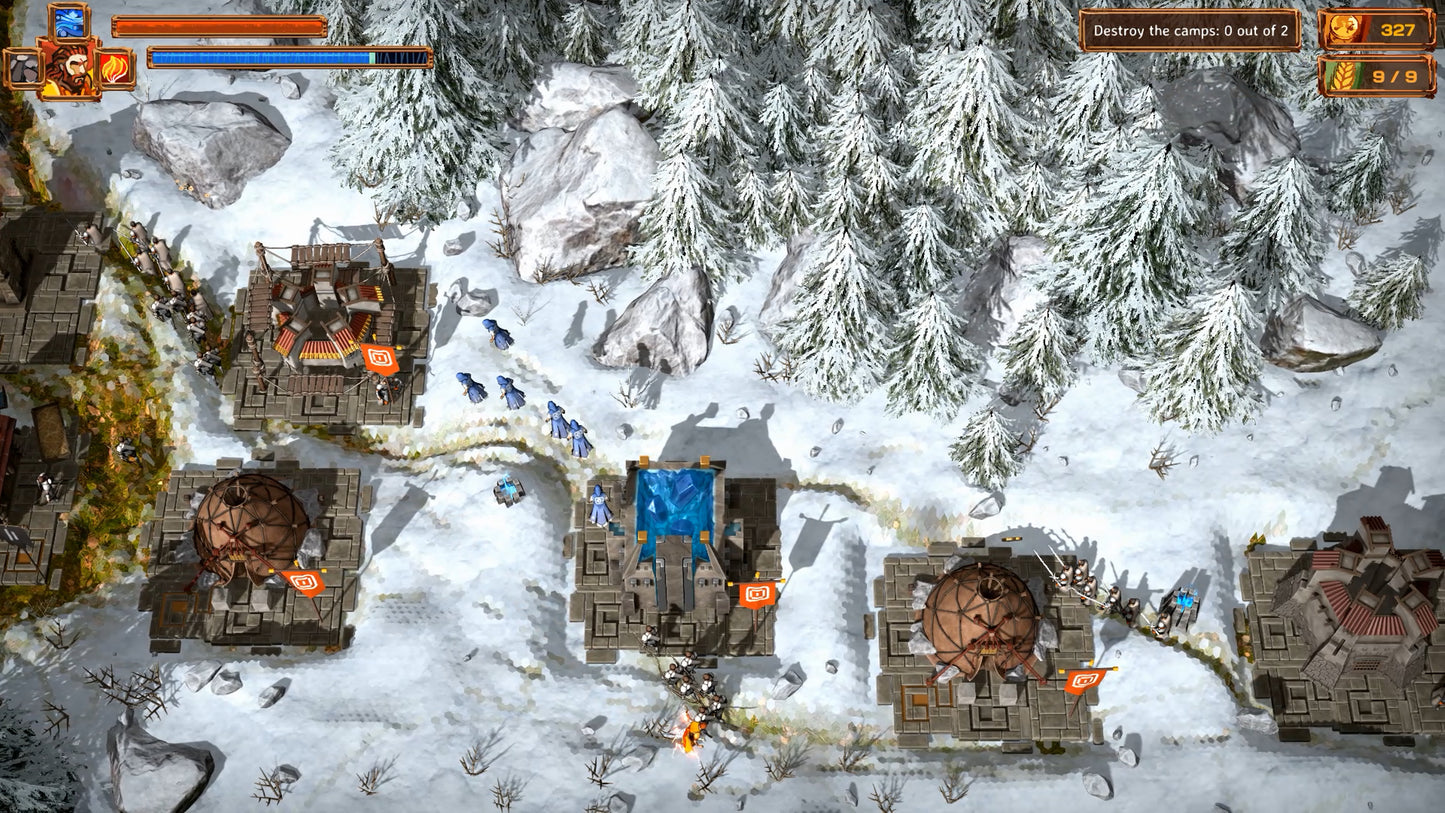Select the stone spell ability icon
This screenshot has height=813, width=1445.
tap(23, 68)
